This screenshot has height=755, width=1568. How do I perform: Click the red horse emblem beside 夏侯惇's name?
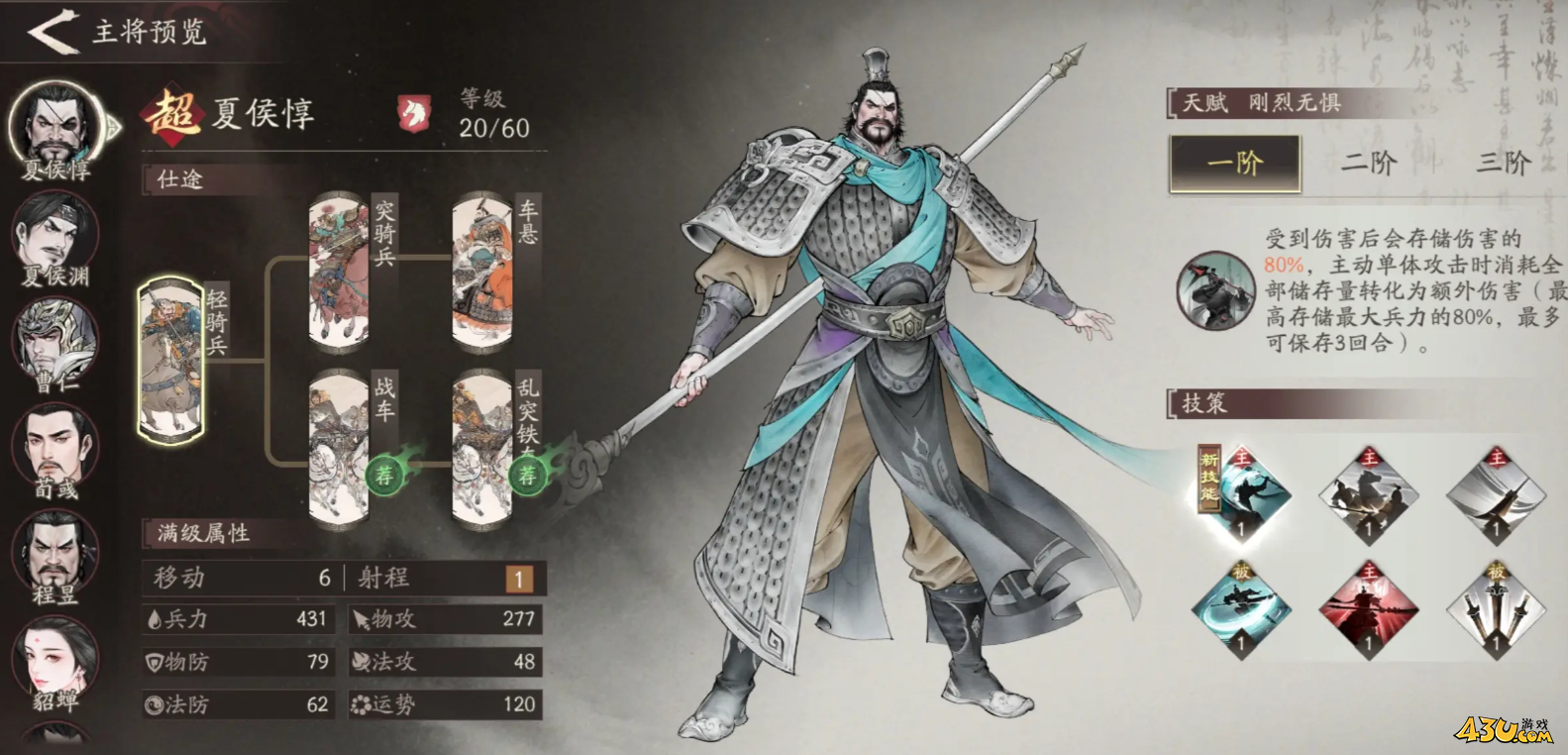coord(416,112)
